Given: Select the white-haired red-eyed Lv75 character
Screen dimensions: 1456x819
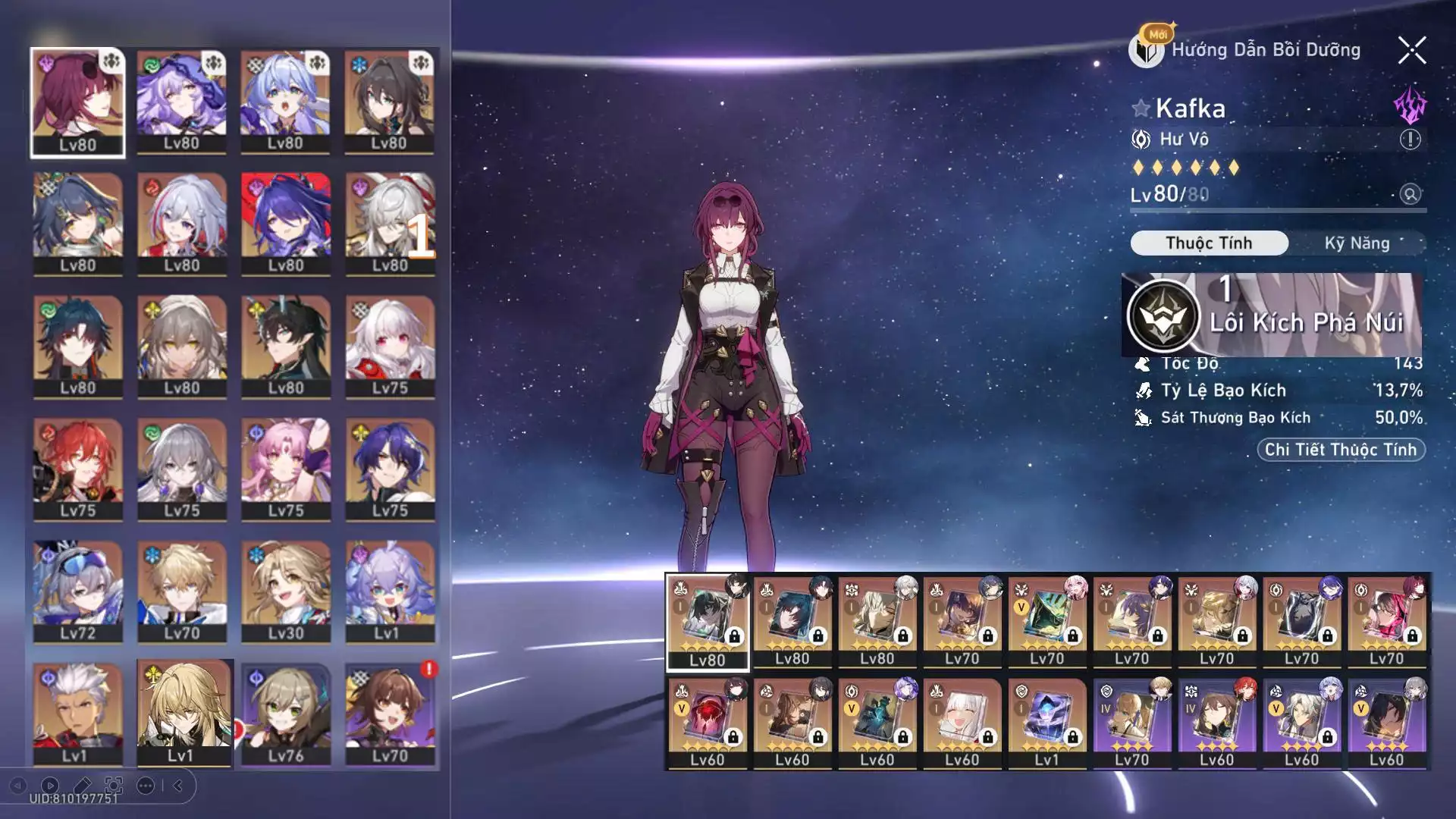Looking at the screenshot, I should point(390,347).
